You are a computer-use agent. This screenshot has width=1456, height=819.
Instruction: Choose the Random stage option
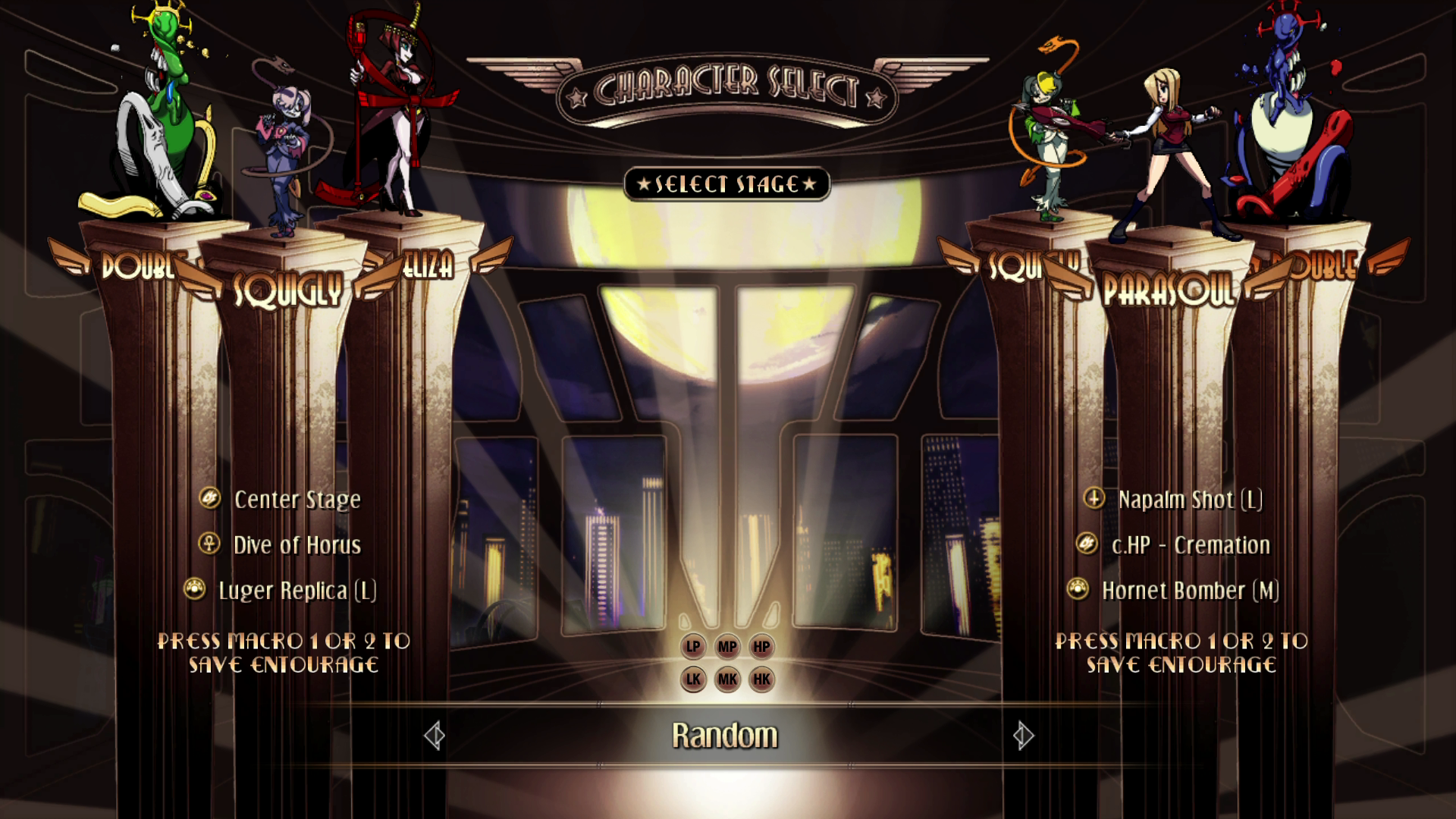click(725, 736)
